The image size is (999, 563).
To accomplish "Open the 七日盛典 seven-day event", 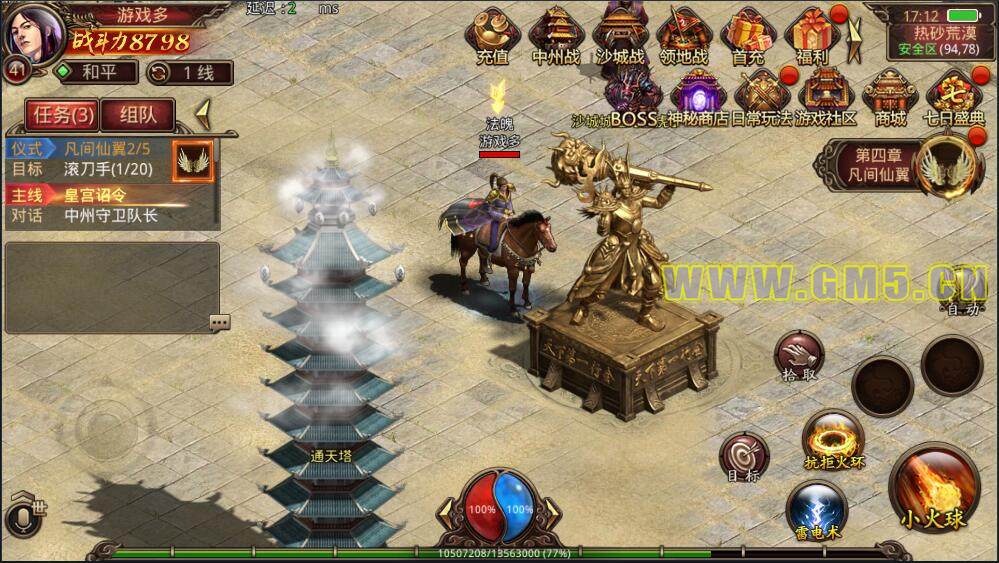I will (952, 98).
